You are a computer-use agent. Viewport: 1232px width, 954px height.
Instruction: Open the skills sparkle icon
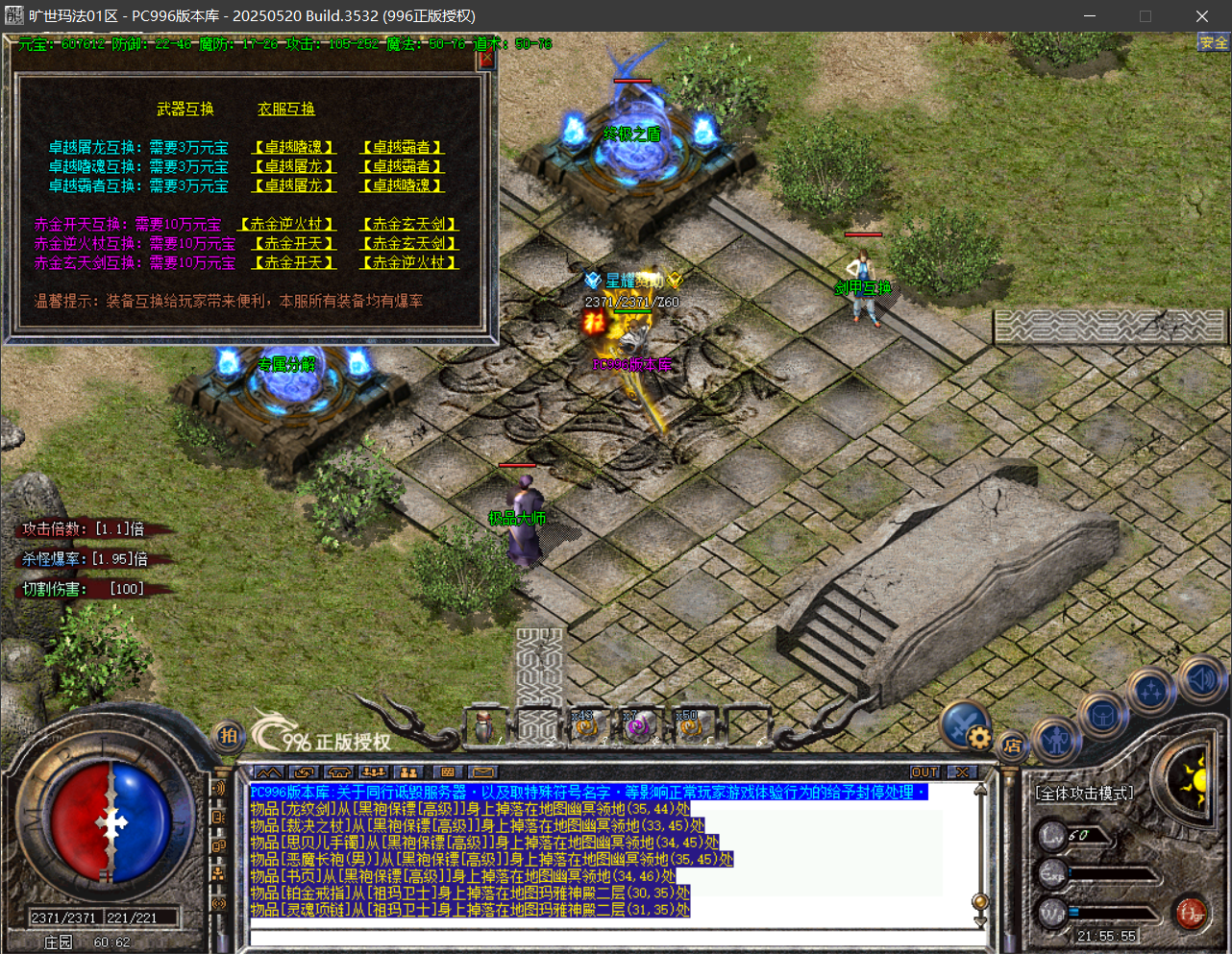pyautogui.click(x=1150, y=691)
